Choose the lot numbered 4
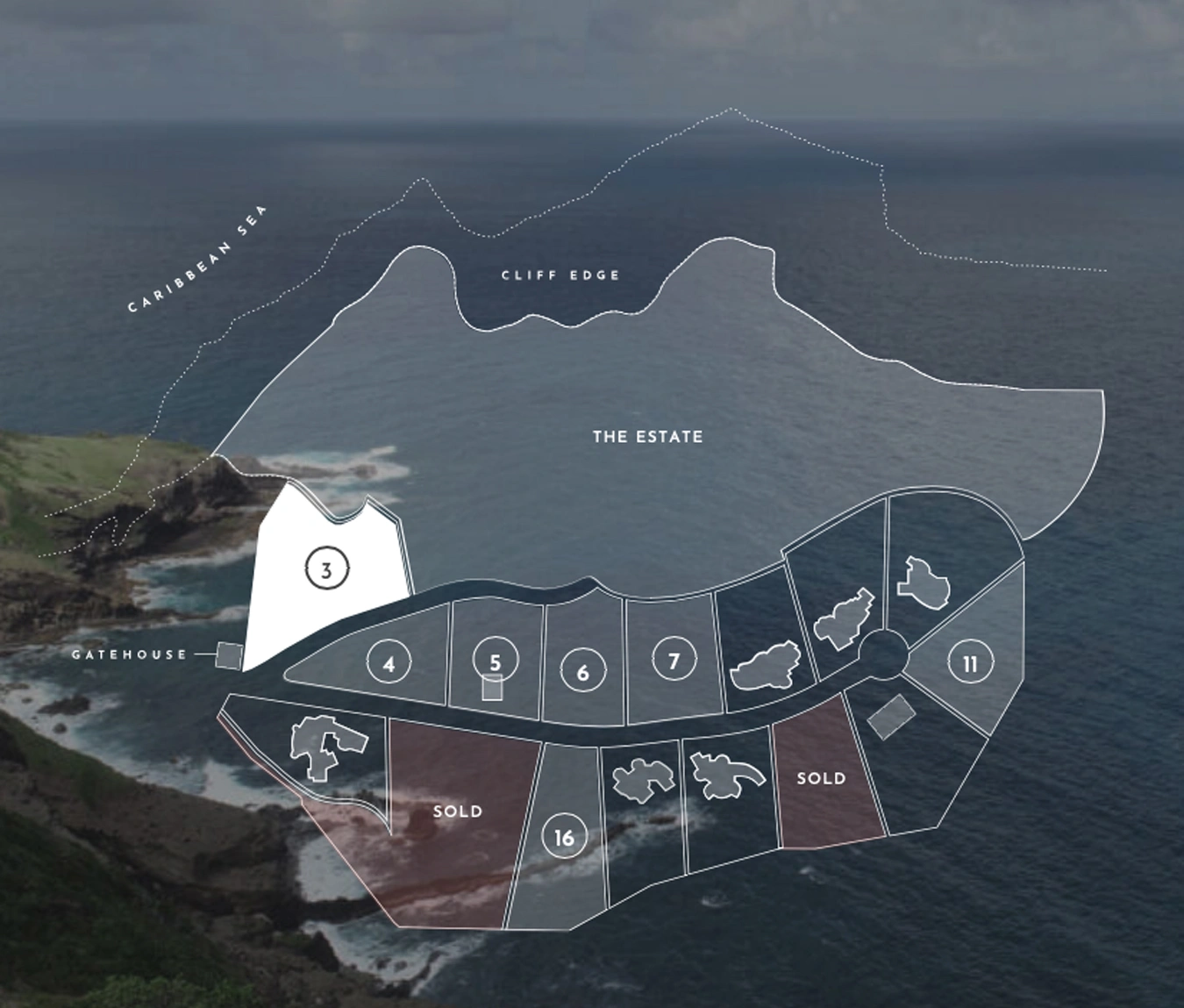The height and width of the screenshot is (1008, 1184). click(389, 663)
